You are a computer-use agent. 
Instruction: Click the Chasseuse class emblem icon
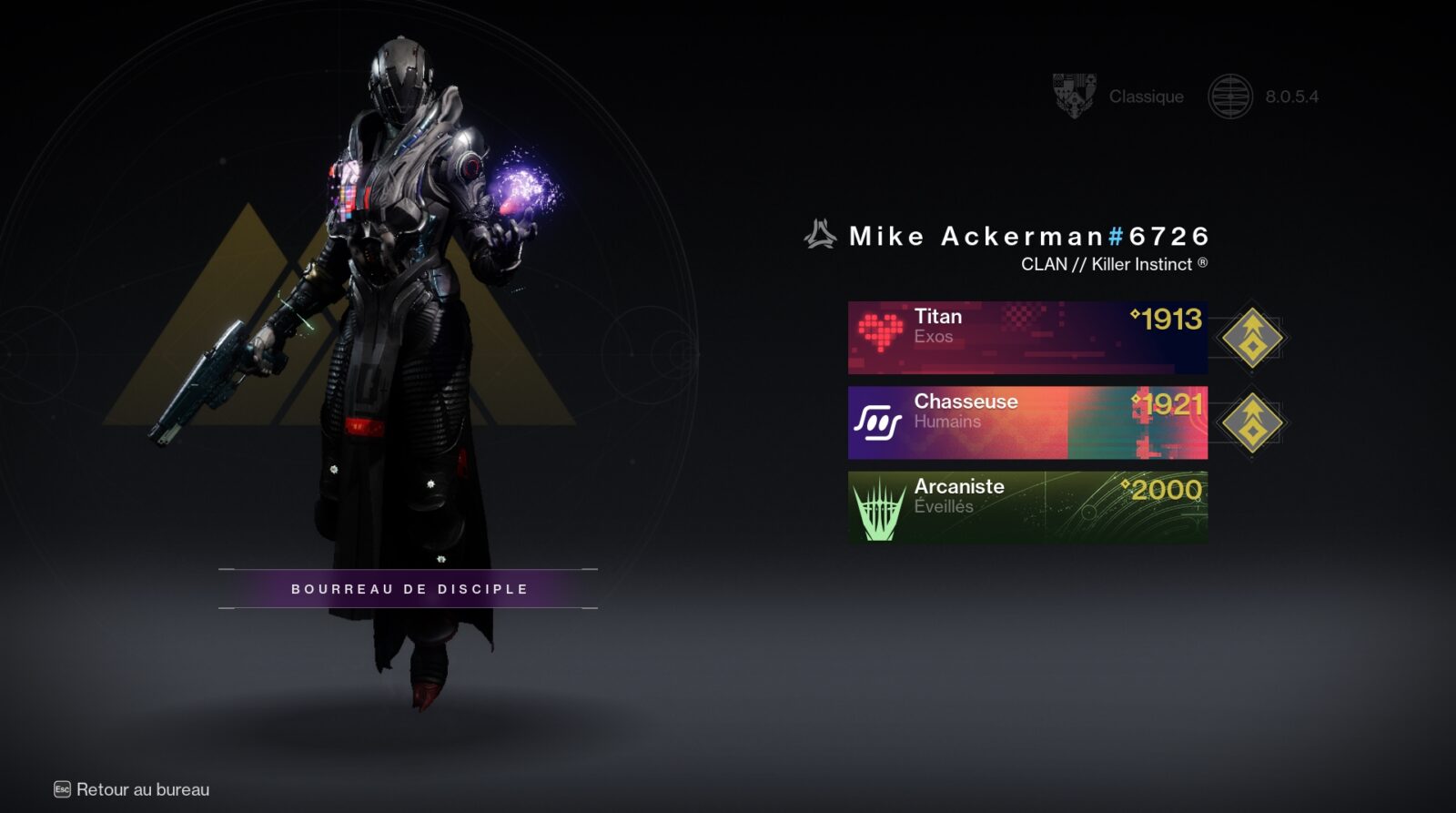(x=878, y=419)
